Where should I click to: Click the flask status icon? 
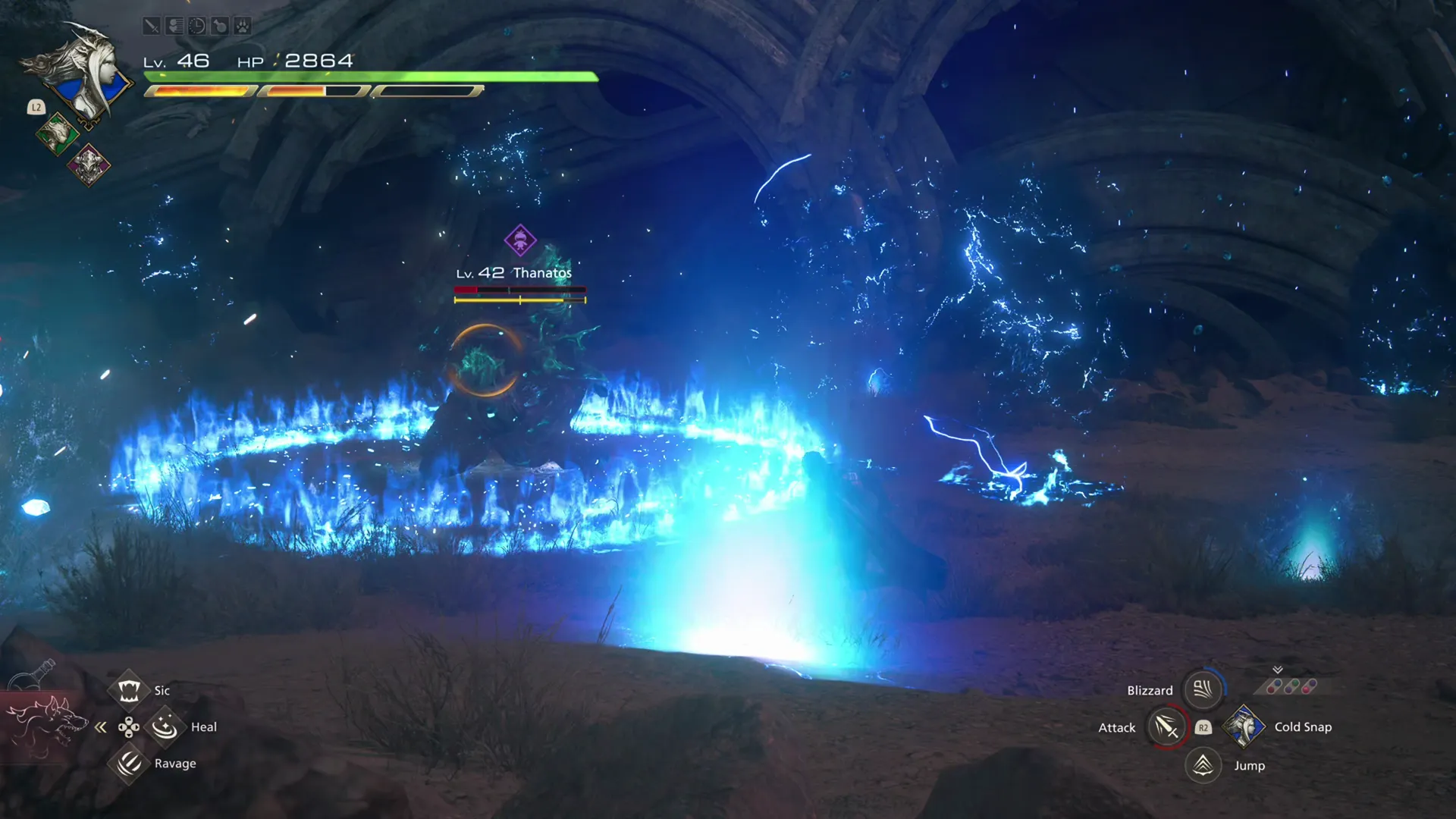coord(219,26)
